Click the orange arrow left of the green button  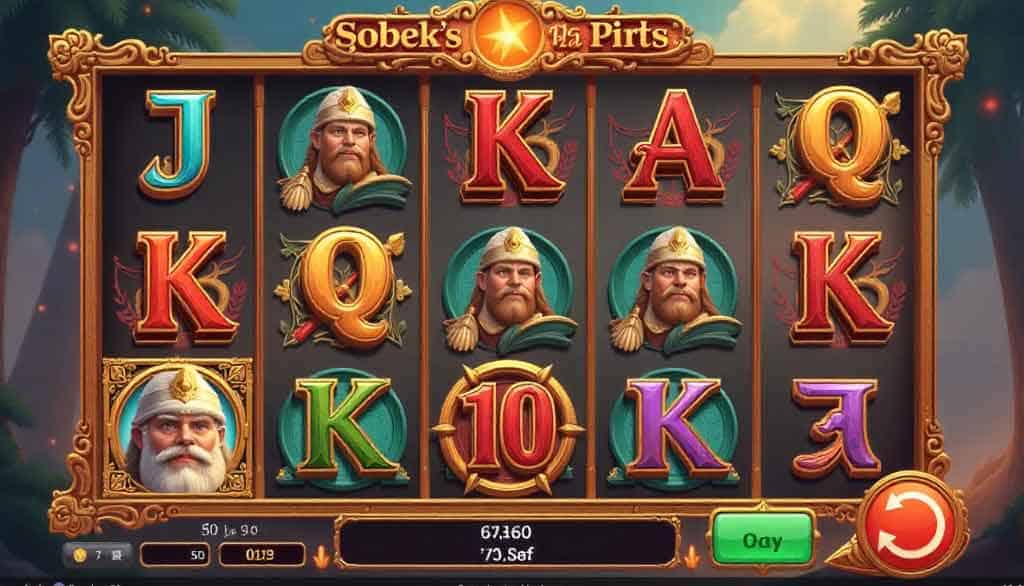[690, 554]
